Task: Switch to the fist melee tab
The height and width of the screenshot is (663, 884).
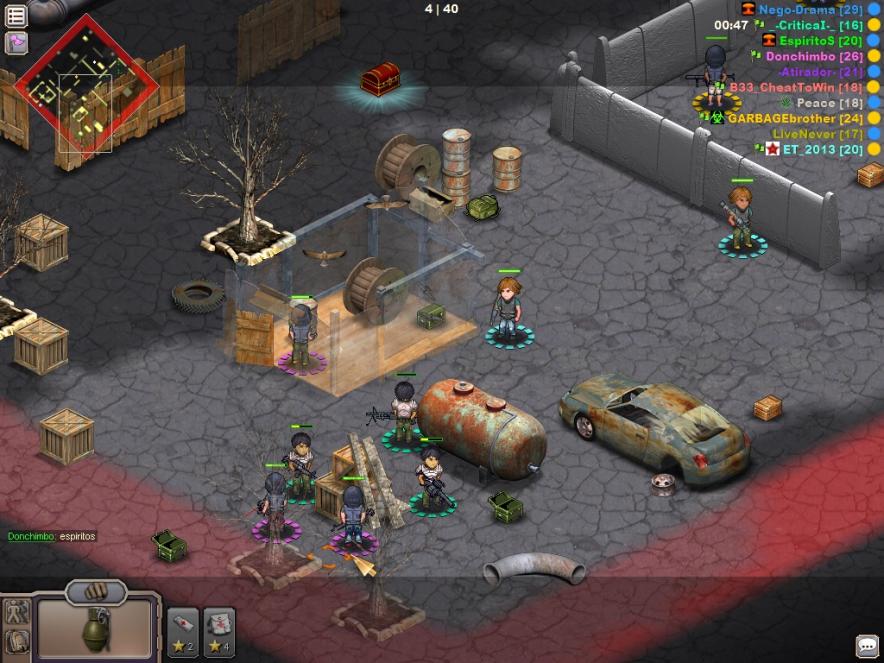Action: (96, 592)
